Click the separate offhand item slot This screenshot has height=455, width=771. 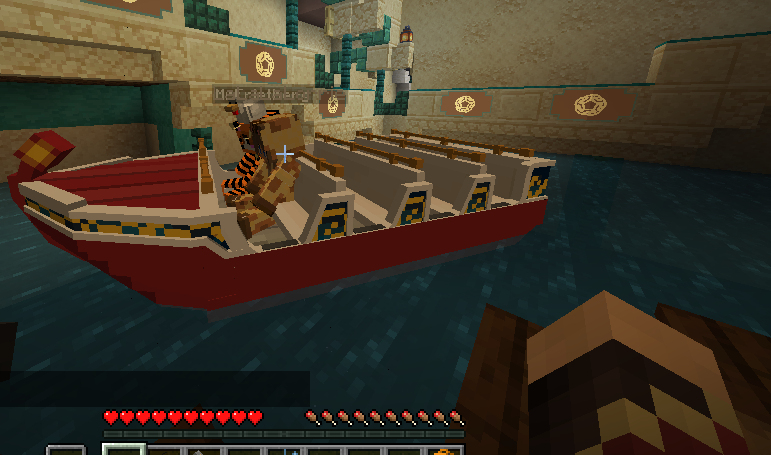pos(66,451)
